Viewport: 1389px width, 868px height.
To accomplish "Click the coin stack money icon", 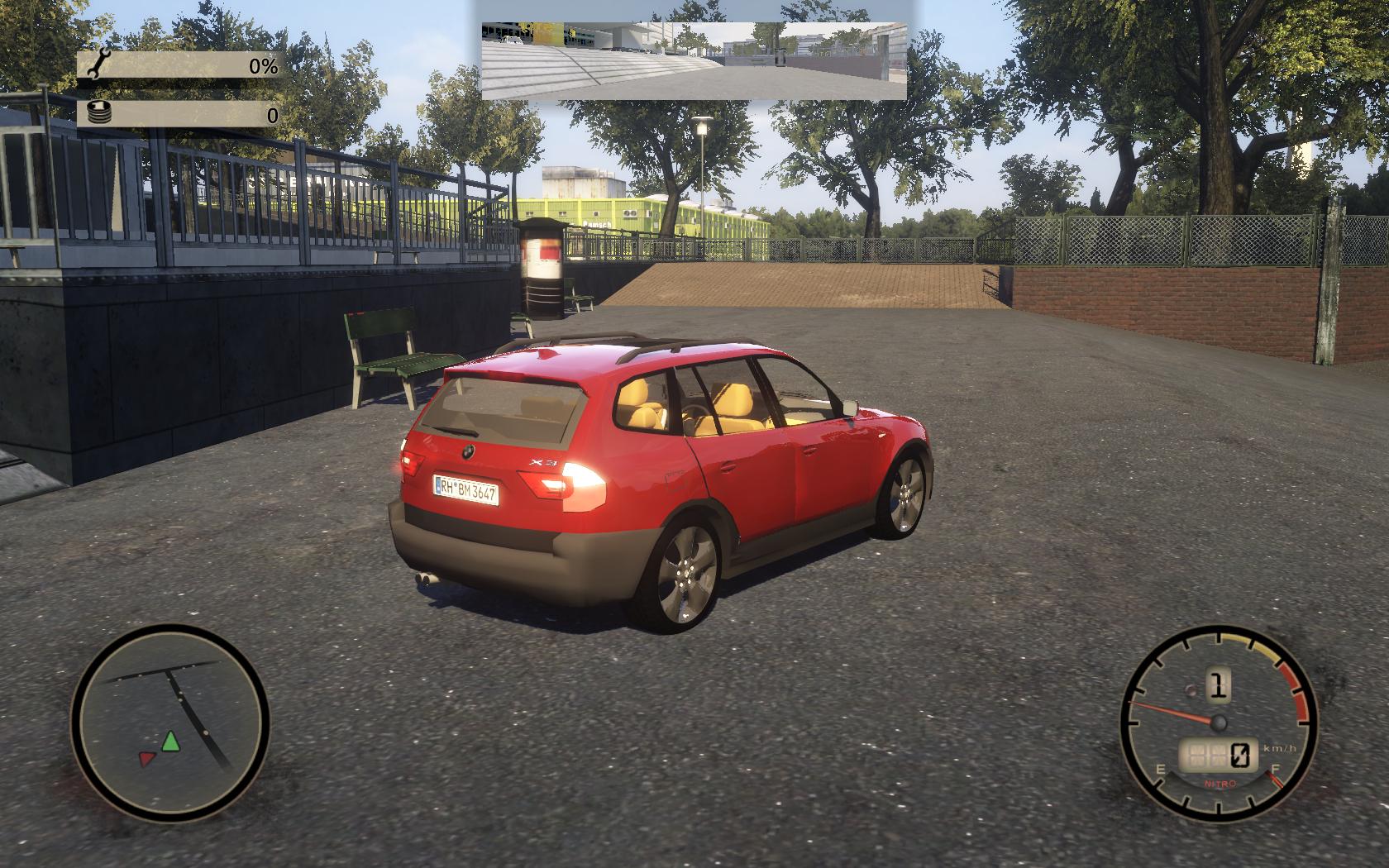I will (x=99, y=113).
